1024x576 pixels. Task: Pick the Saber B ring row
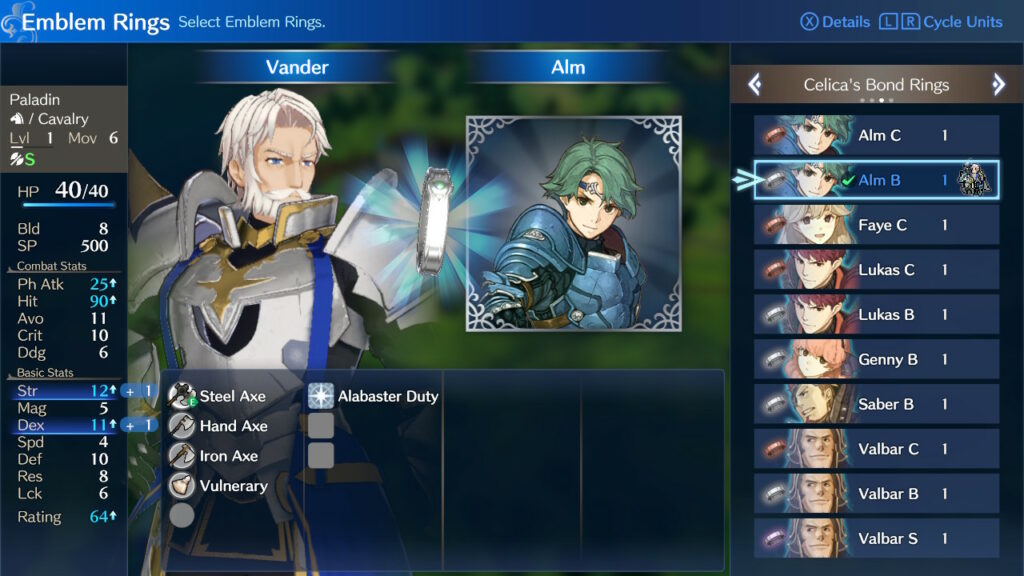[876, 404]
